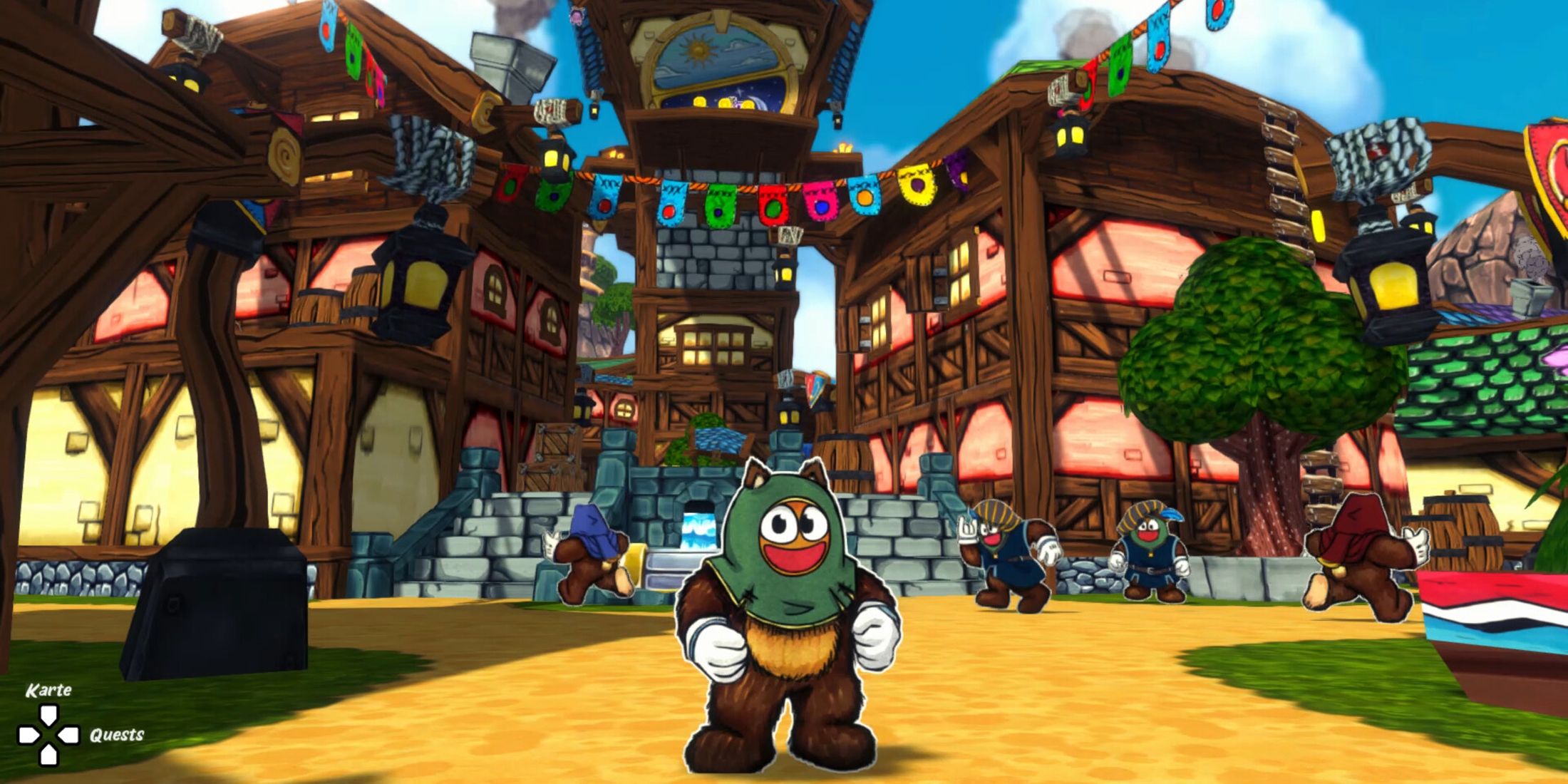Click the d-pad left arrow icon
1568x784 pixels.
point(27,734)
